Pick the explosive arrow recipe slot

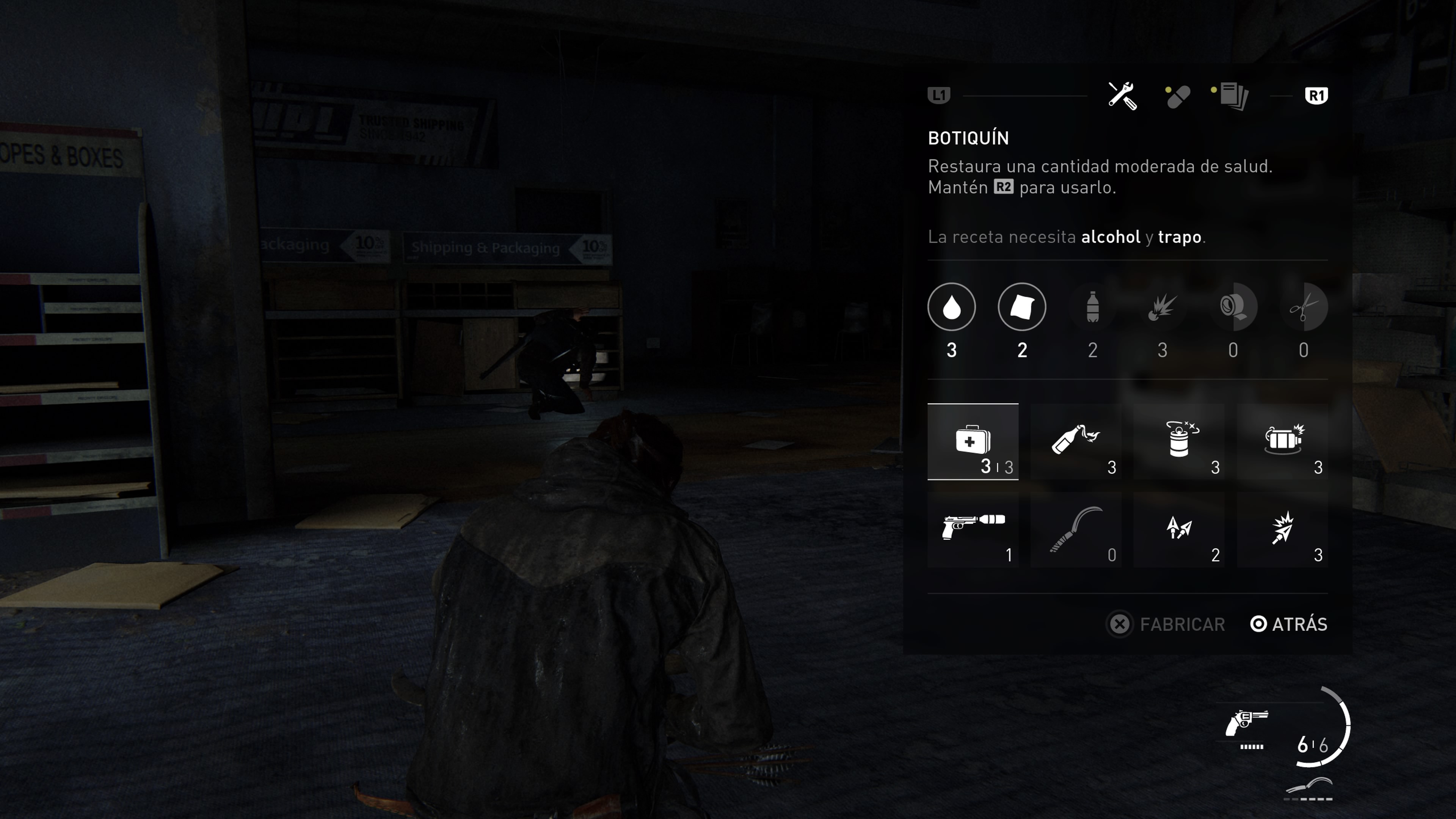point(1282,530)
